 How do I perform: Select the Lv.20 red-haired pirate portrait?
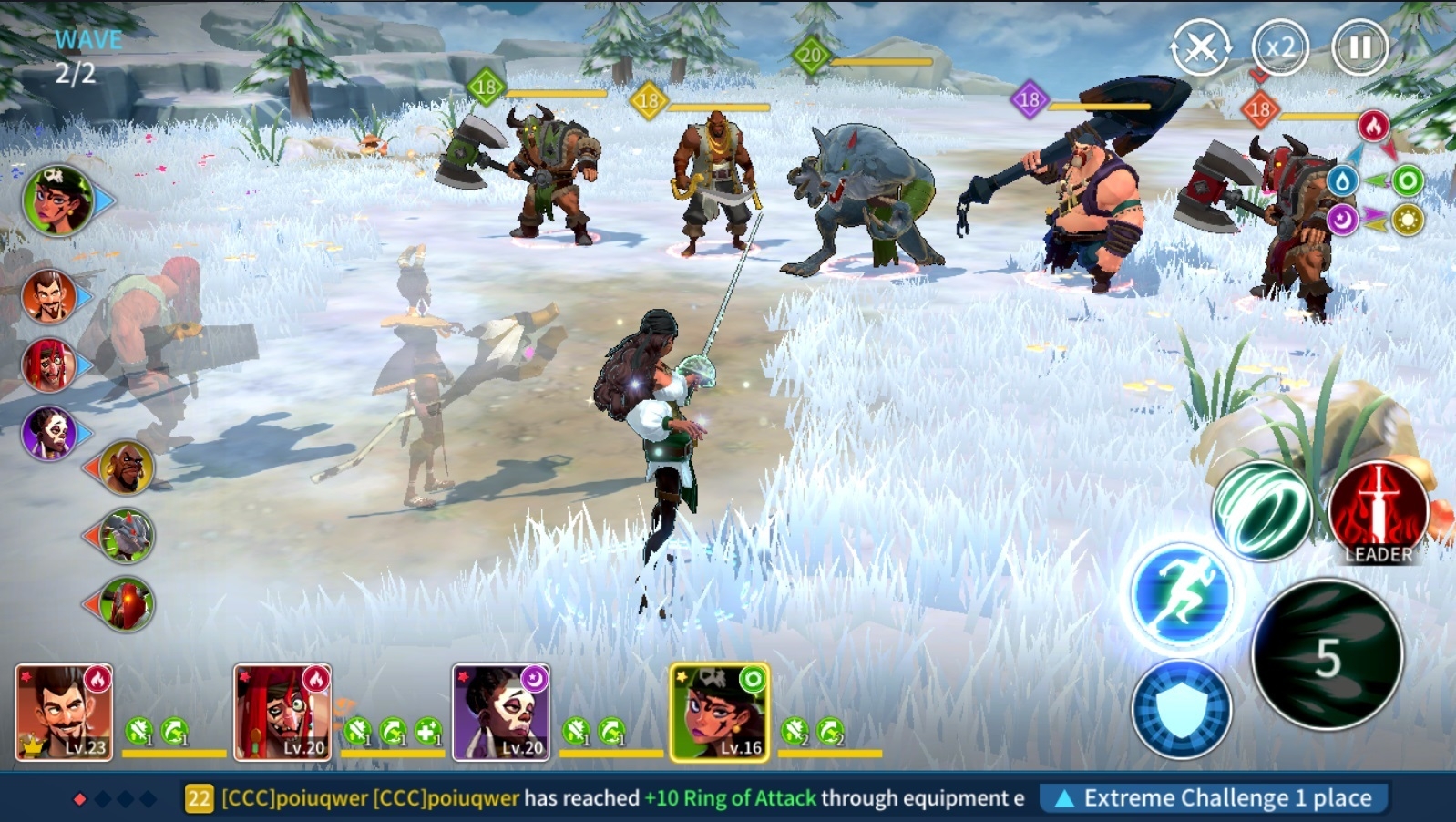[282, 712]
